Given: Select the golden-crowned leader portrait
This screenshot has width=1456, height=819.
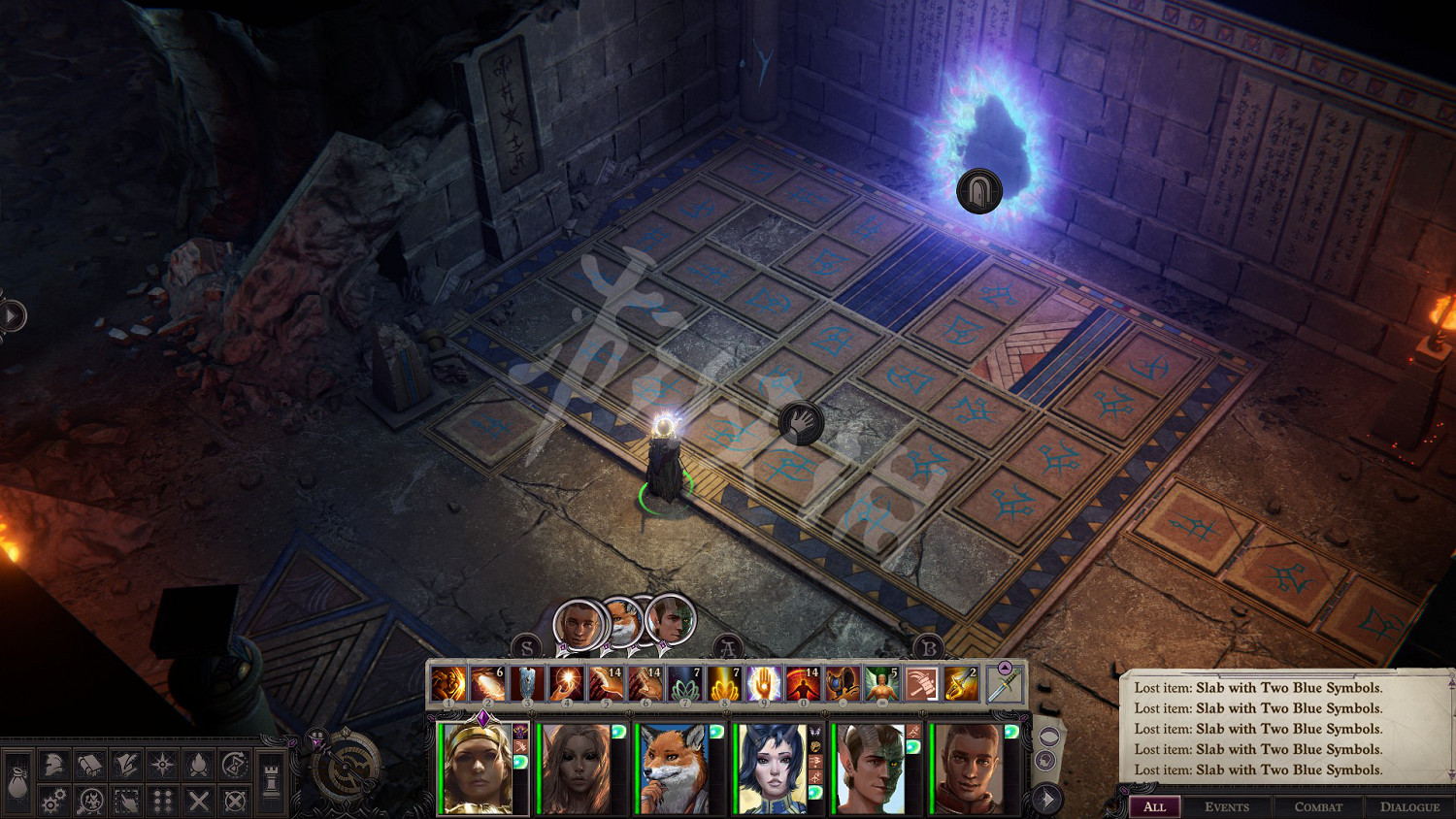Looking at the screenshot, I should tap(477, 768).
